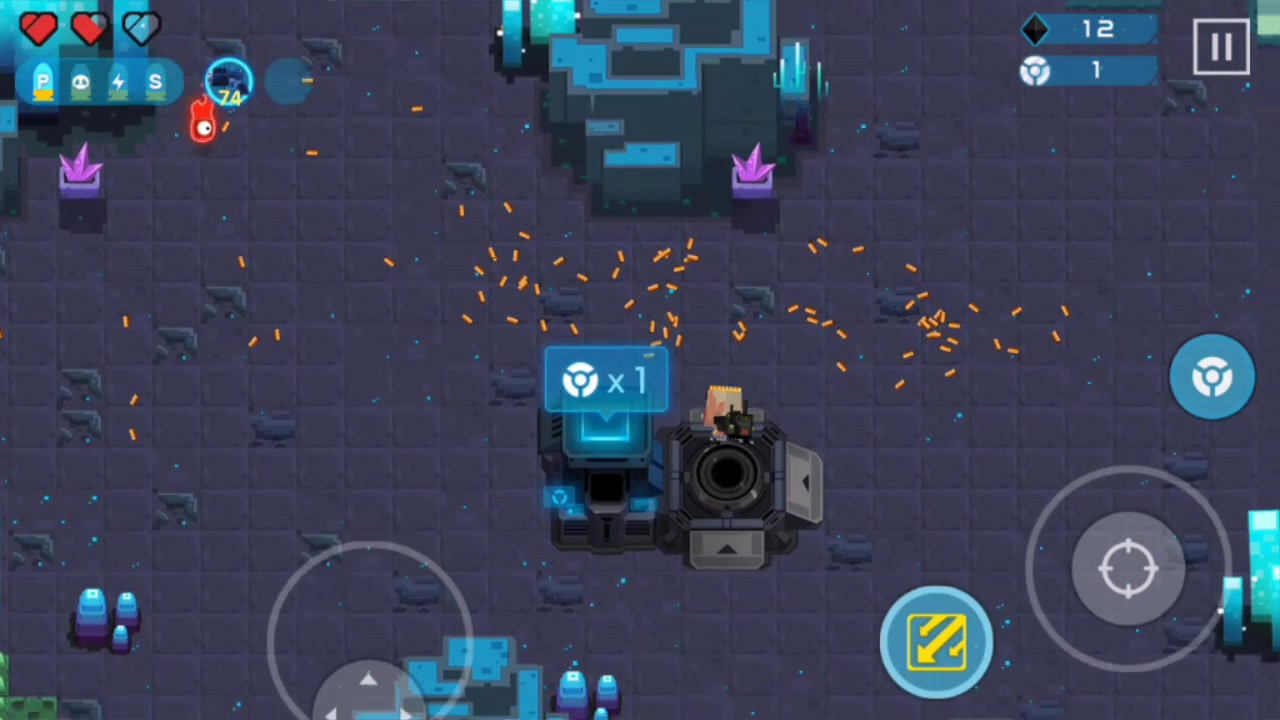1280x720 pixels.
Task: Tap the movement joystick up arrow
Action: tap(369, 680)
